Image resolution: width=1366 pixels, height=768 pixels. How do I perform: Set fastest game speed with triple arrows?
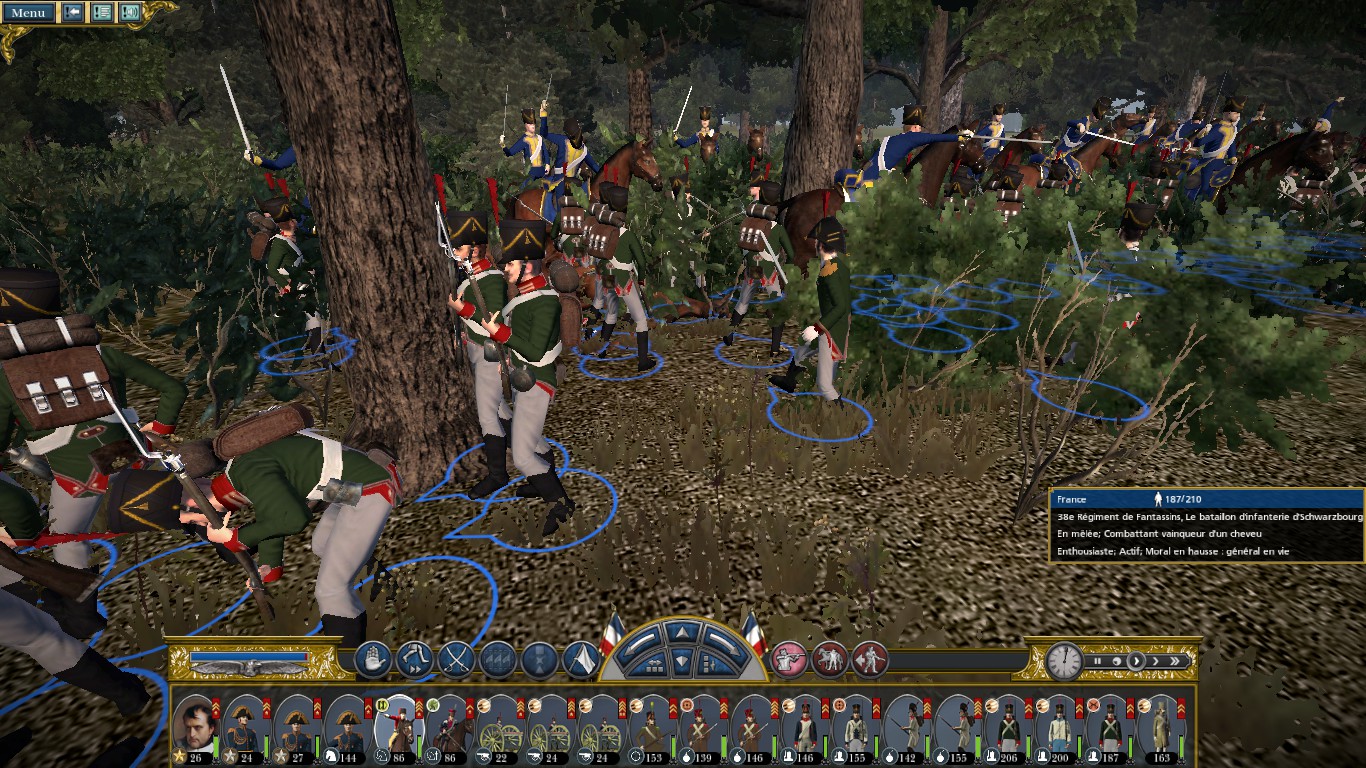click(x=1176, y=661)
